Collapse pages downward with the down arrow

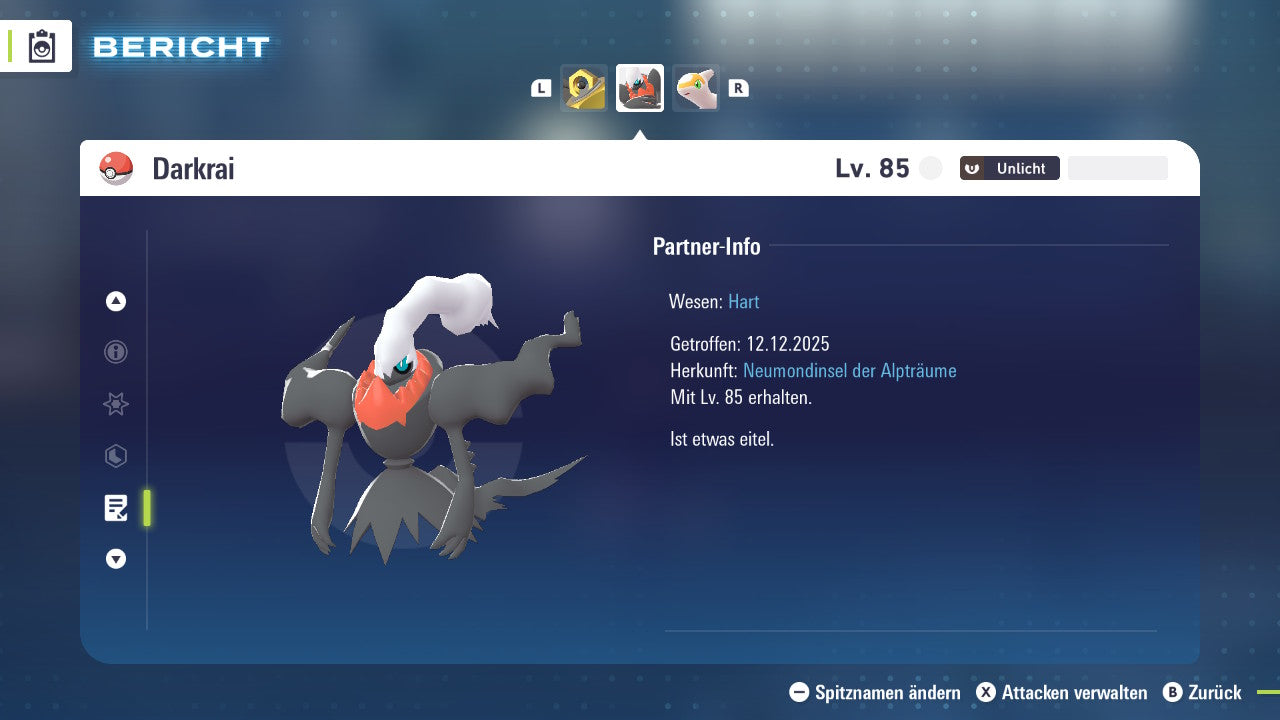point(115,559)
